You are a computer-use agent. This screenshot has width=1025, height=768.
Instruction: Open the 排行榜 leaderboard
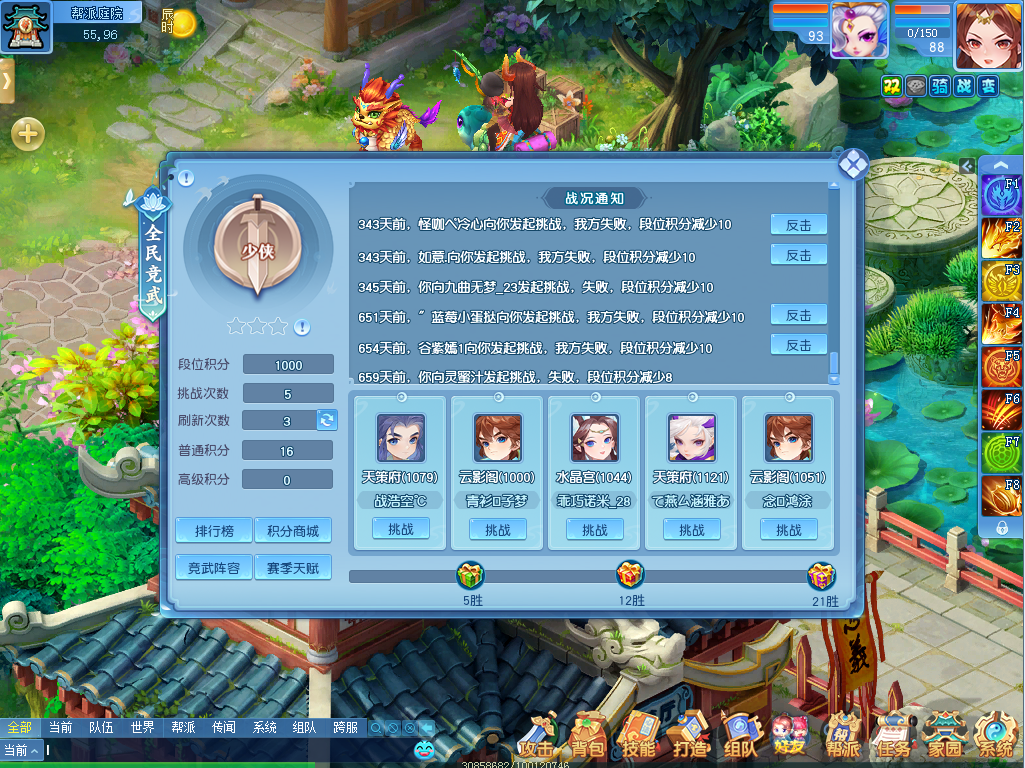(214, 530)
